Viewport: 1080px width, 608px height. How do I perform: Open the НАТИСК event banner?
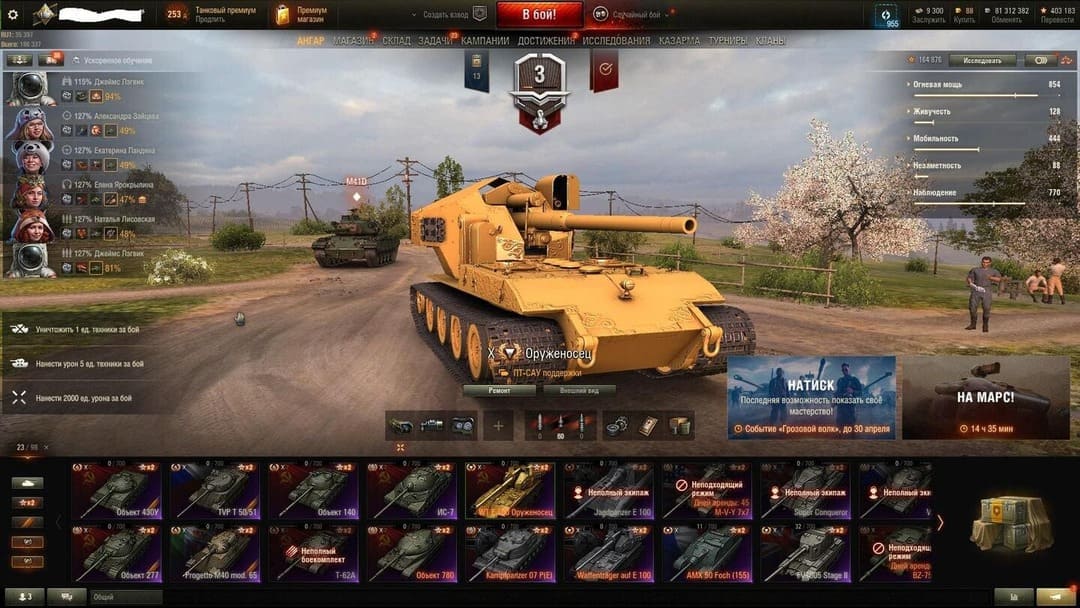point(811,397)
